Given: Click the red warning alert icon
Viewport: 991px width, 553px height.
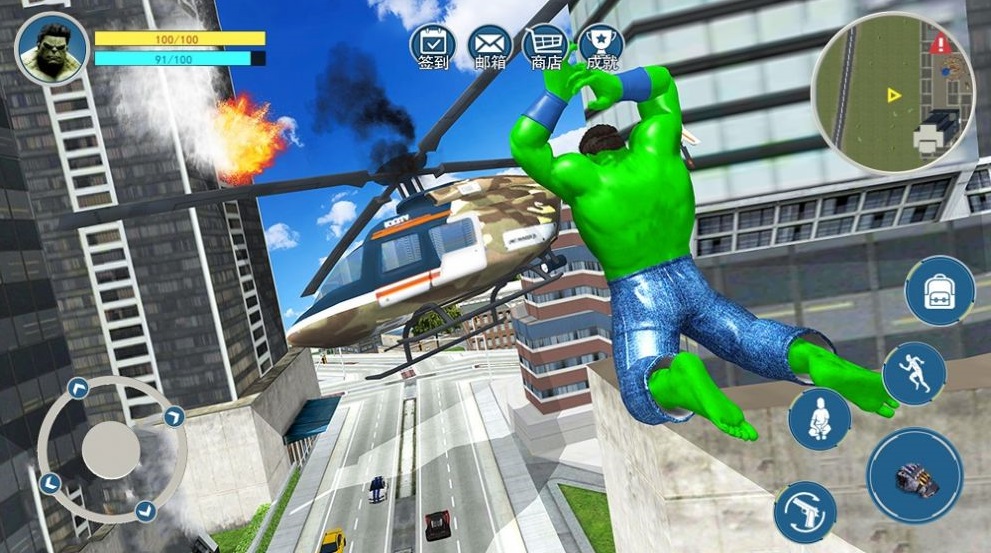Looking at the screenshot, I should pyautogui.click(x=940, y=45).
